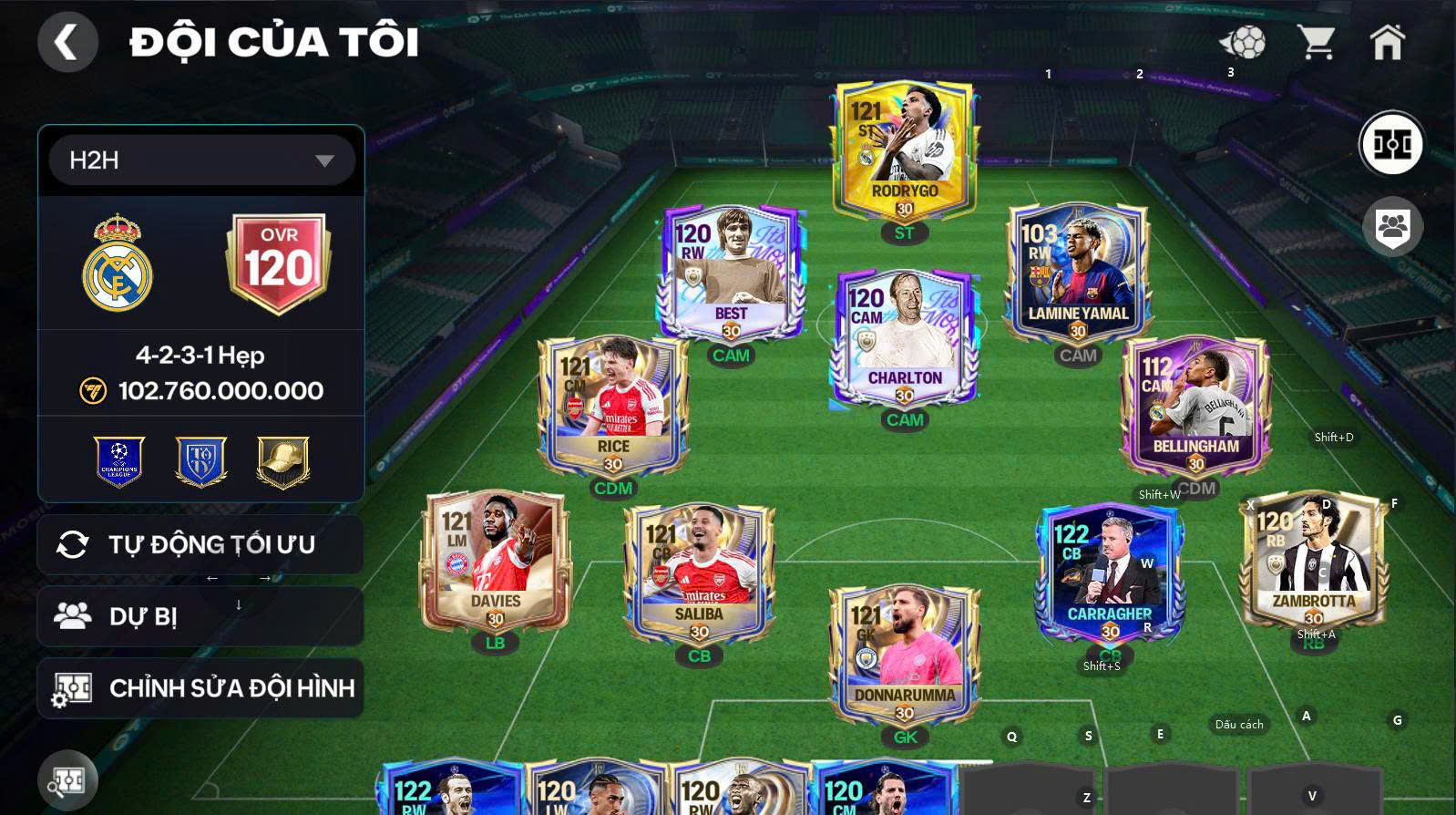Viewport: 1456px width, 815px height.
Task: Open the H2H mode dropdown
Action: tap(200, 160)
